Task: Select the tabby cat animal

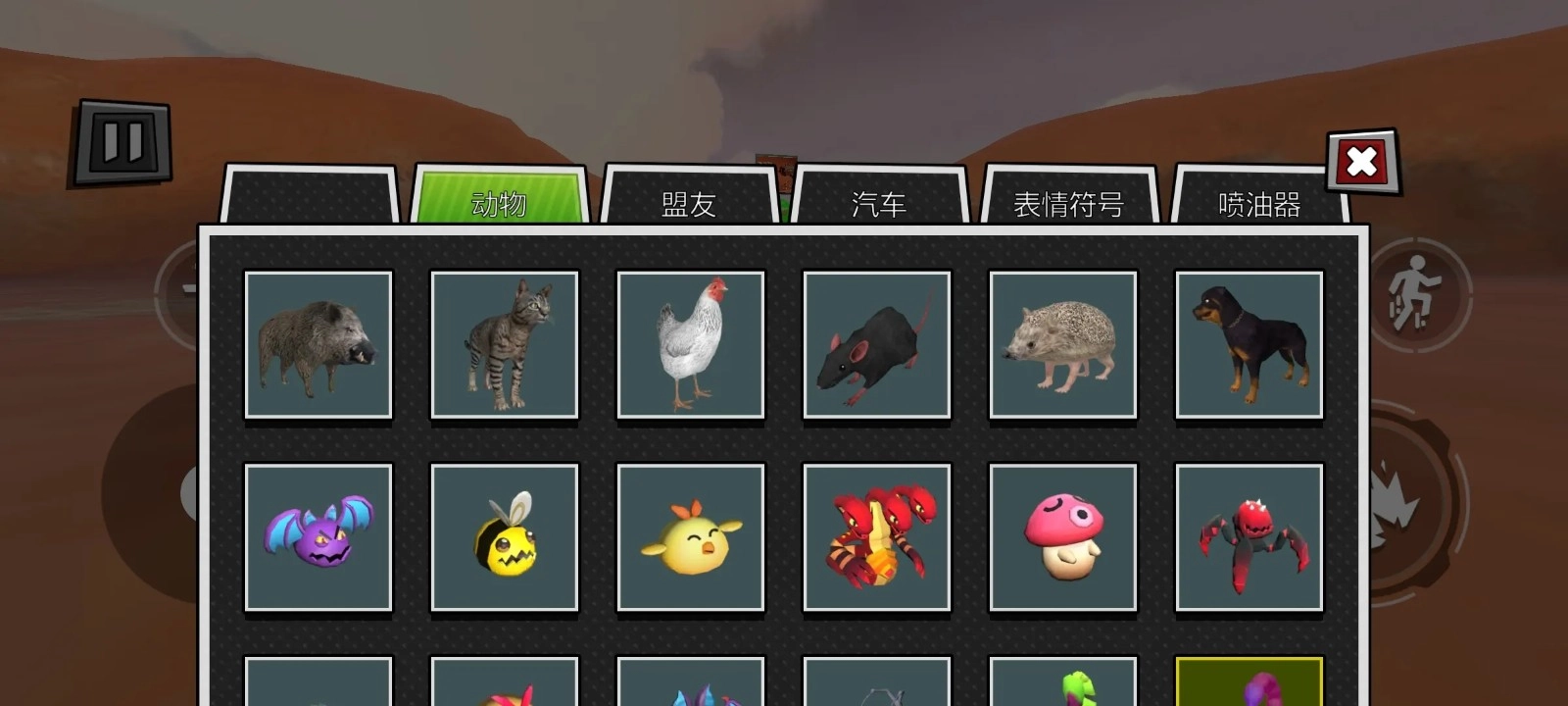Action: coord(503,345)
